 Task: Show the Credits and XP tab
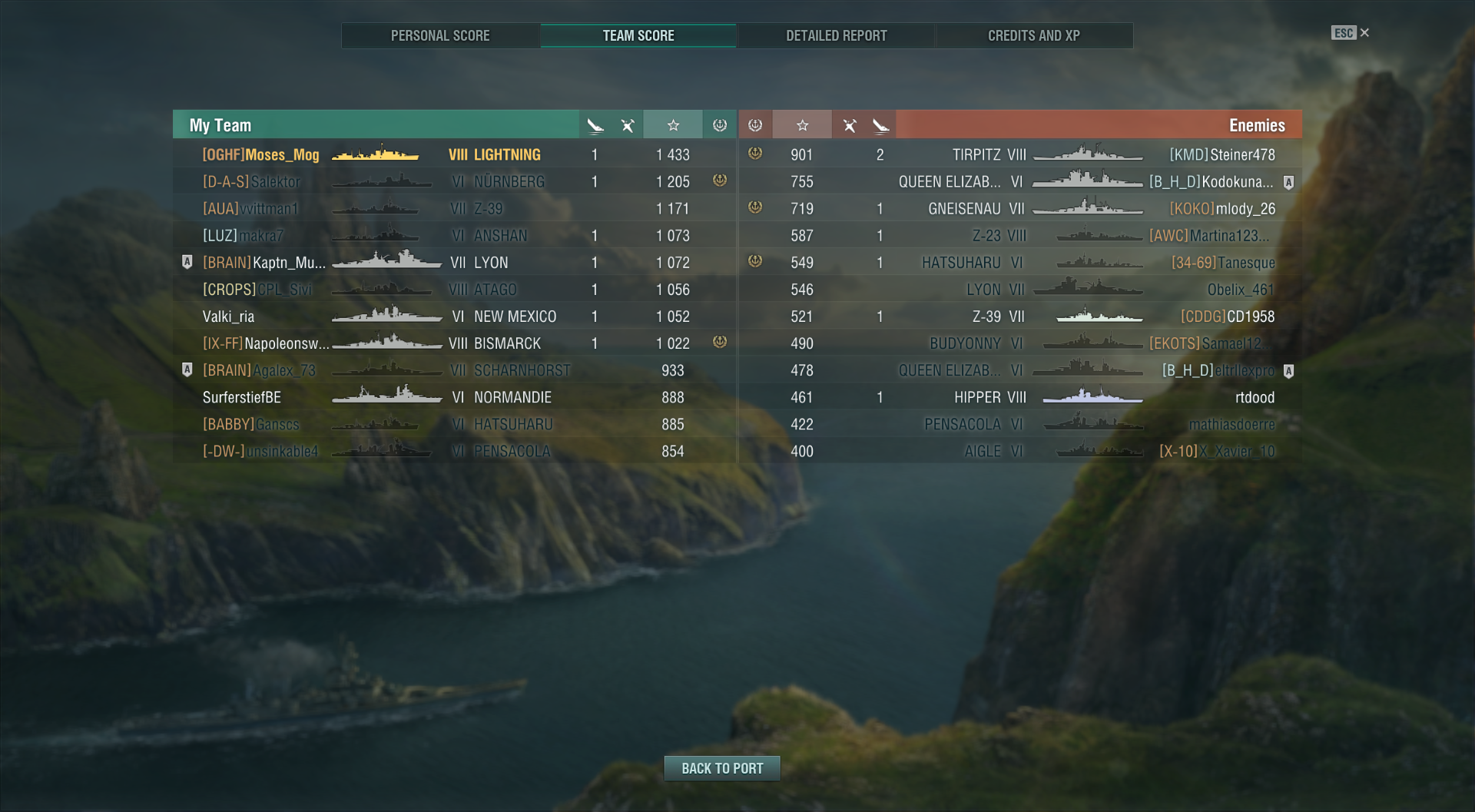pyautogui.click(x=1033, y=36)
